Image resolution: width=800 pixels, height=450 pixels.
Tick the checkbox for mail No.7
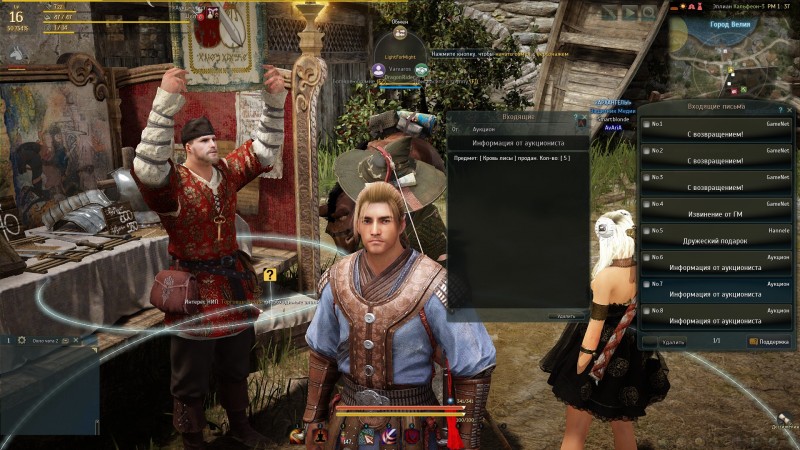tap(645, 284)
